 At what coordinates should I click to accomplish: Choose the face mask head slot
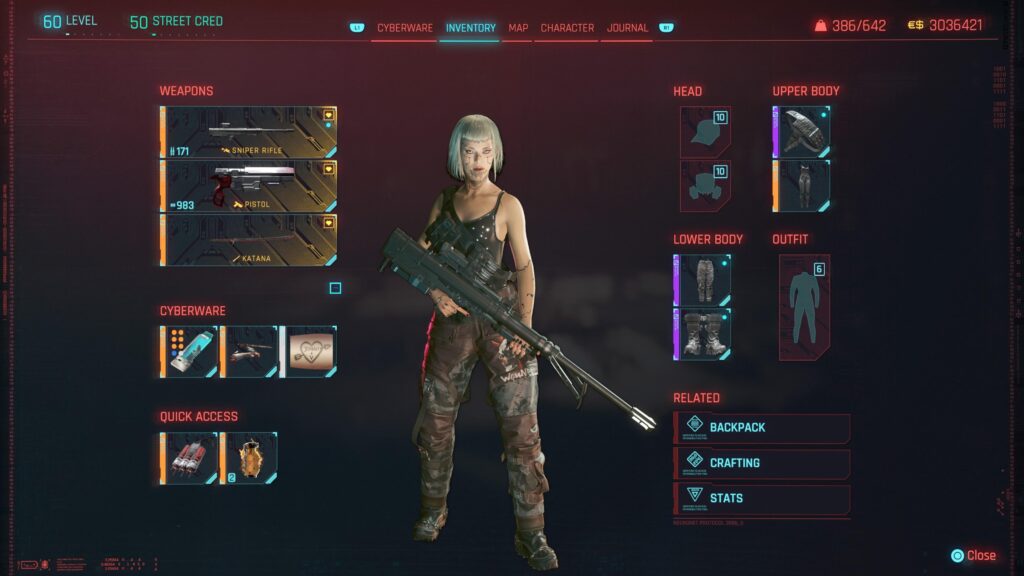coord(705,186)
